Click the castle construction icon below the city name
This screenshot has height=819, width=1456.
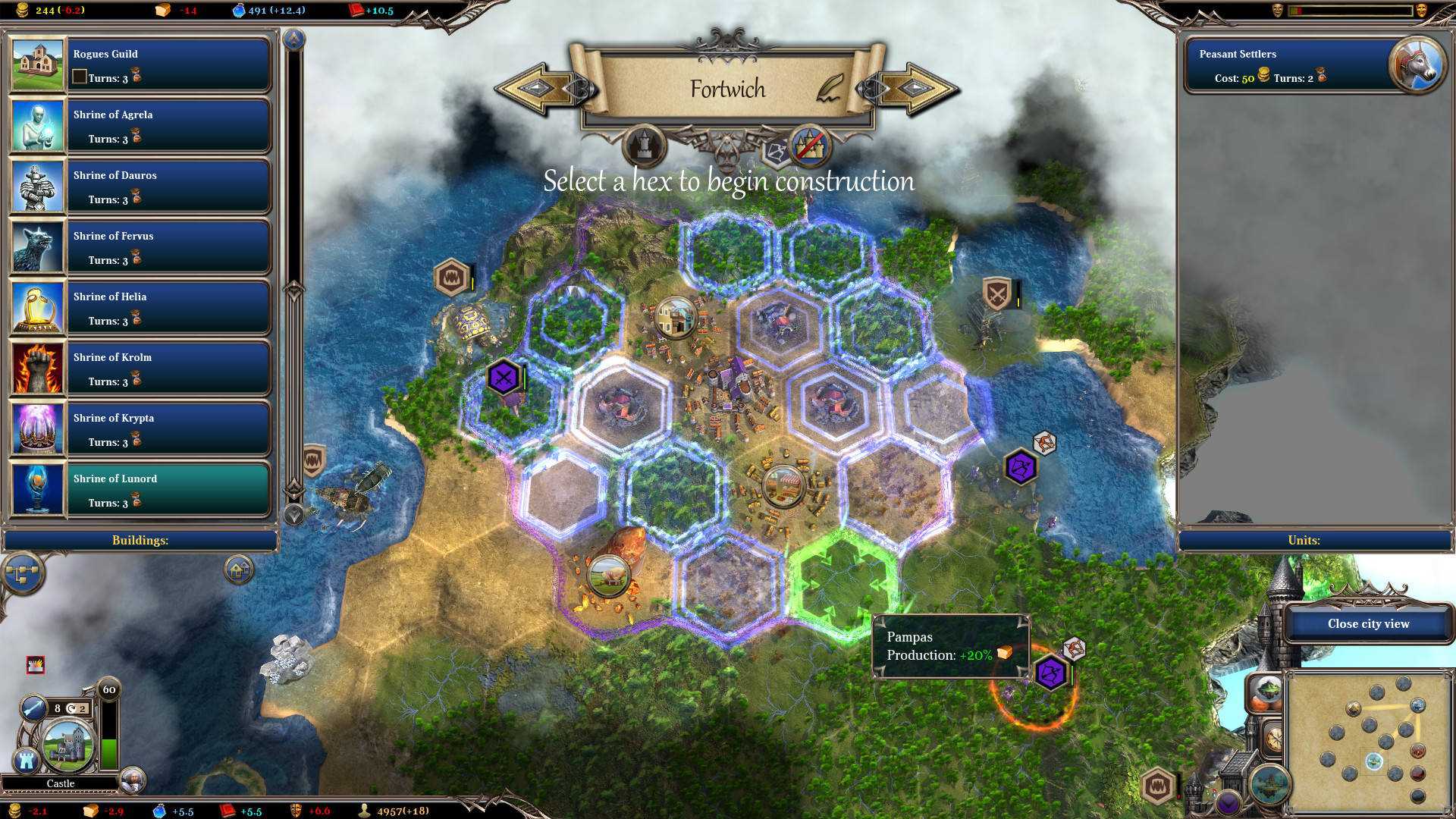point(643,147)
